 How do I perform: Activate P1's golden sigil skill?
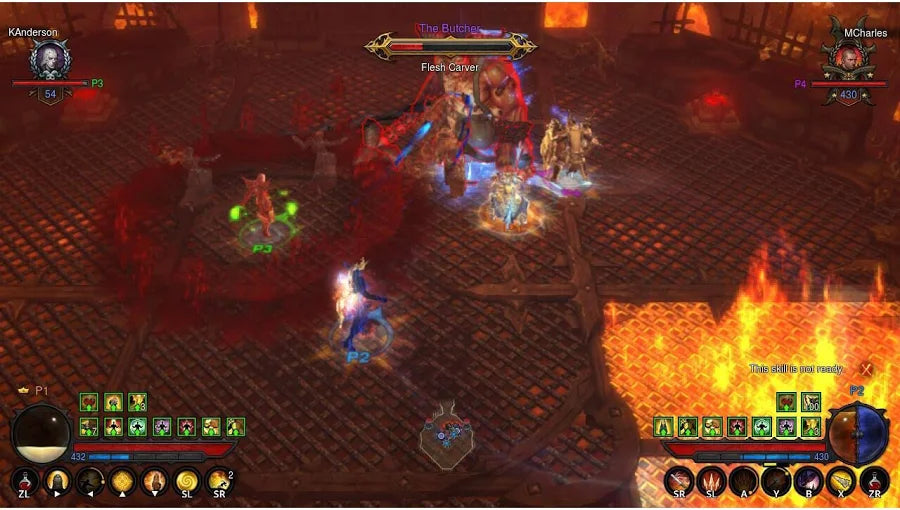pos(122,481)
